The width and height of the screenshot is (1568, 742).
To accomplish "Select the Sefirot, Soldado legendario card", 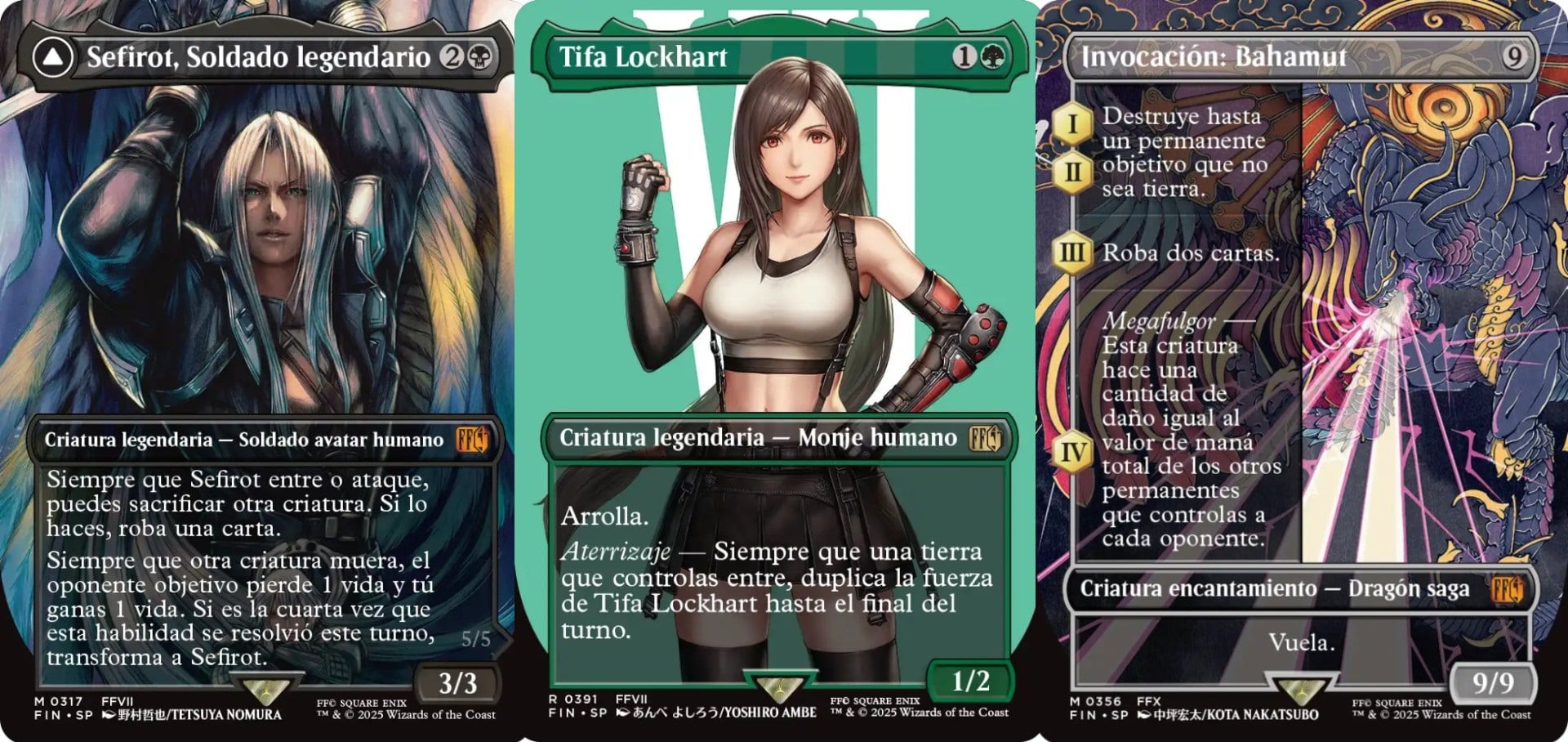I will (260, 371).
